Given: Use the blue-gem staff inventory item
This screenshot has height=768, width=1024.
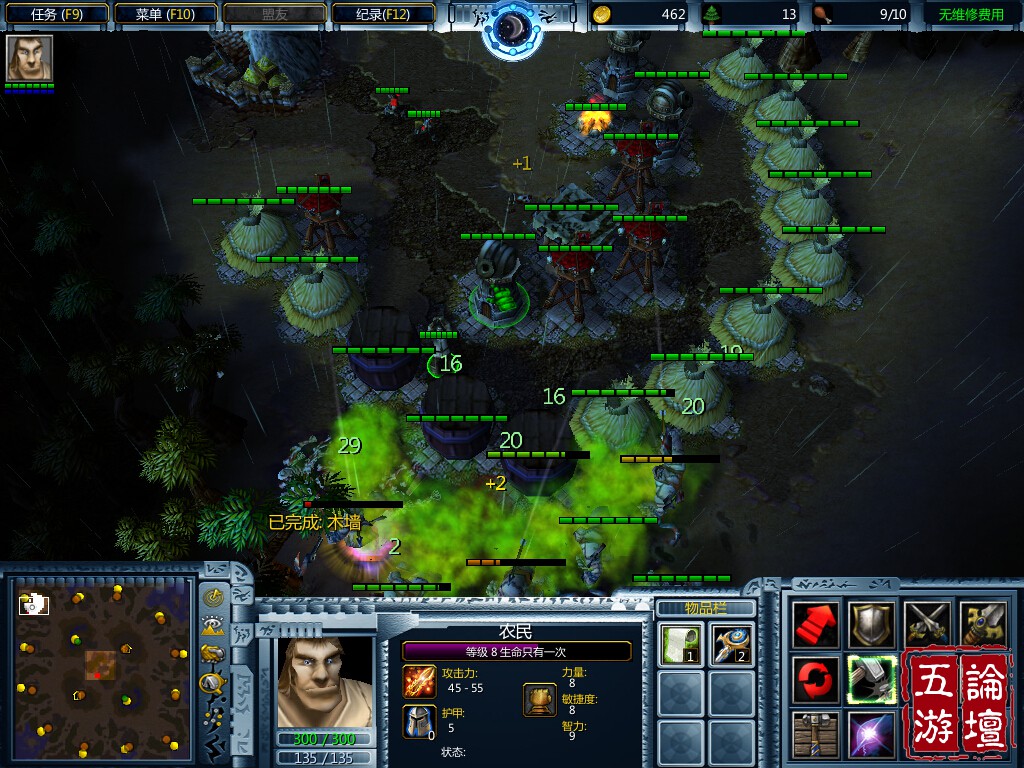Looking at the screenshot, I should tap(732, 643).
